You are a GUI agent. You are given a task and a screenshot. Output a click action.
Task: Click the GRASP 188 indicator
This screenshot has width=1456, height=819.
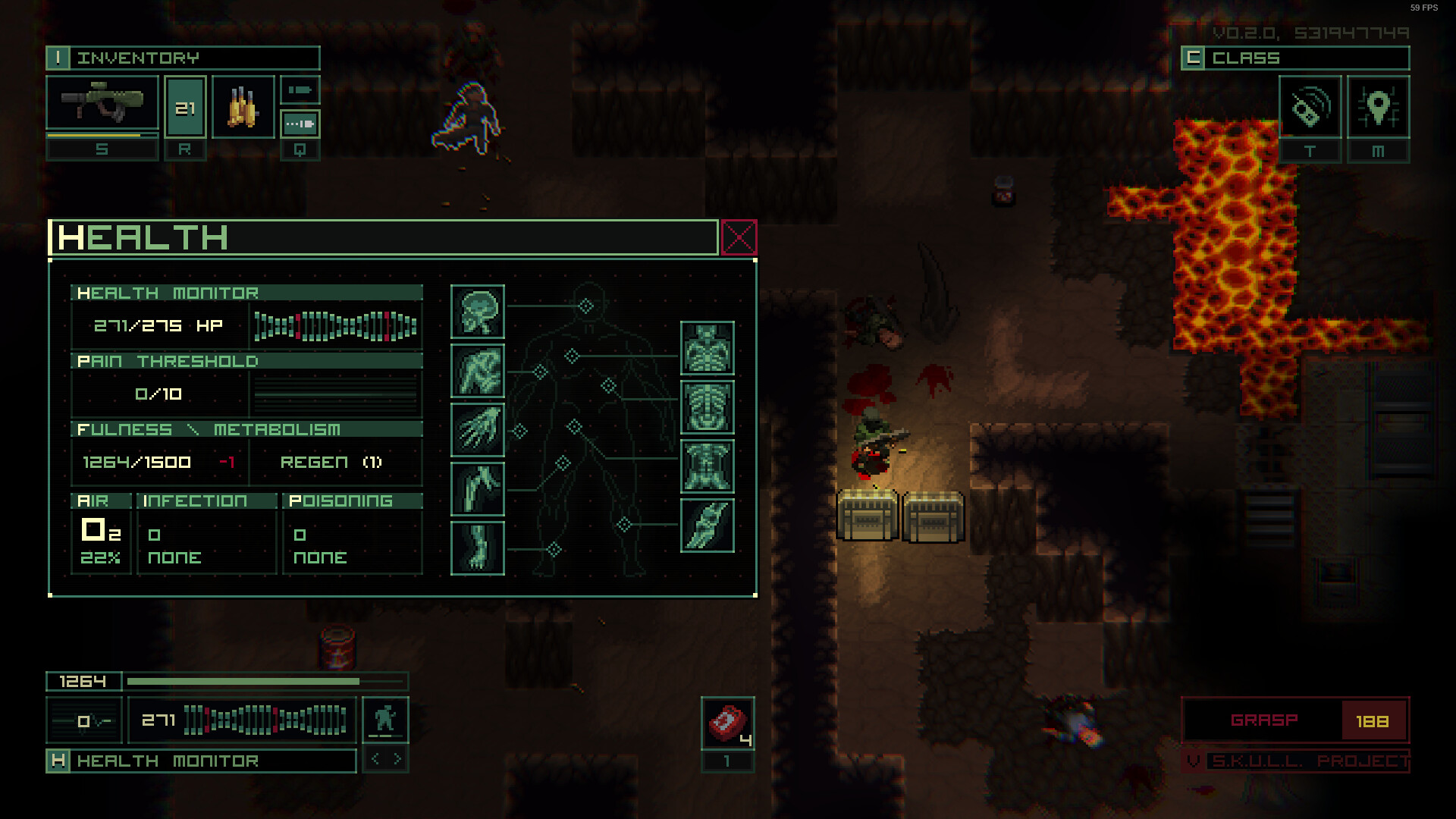coord(1294,720)
